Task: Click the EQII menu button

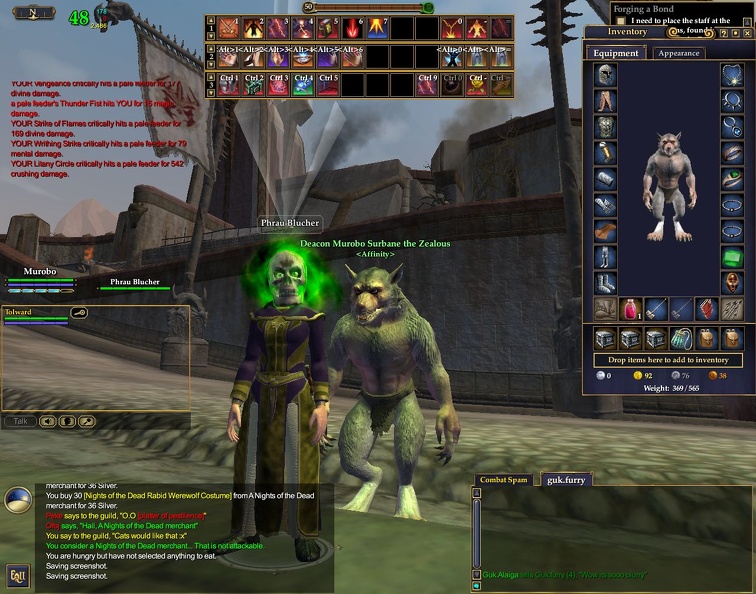Action: point(17,575)
